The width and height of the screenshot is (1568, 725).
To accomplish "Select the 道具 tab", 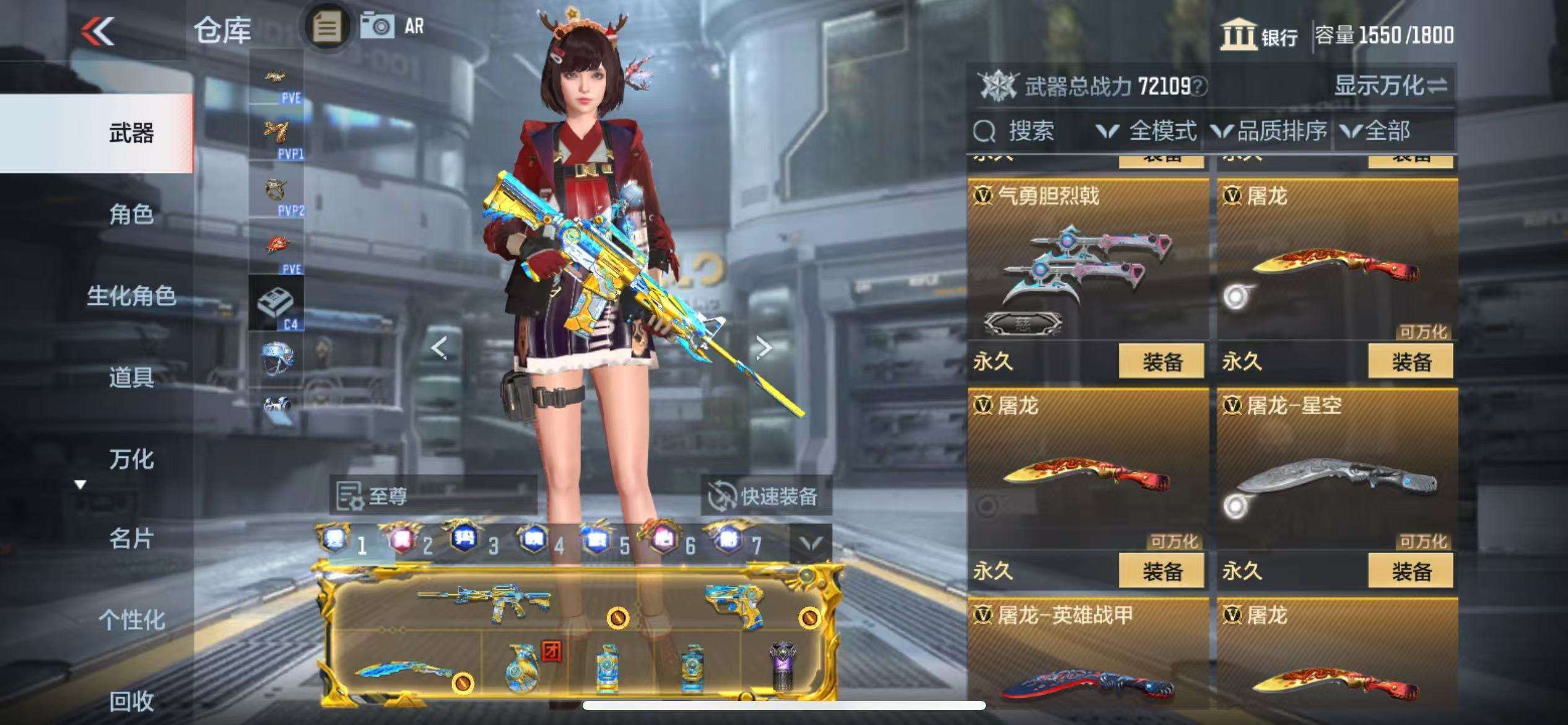I will (131, 377).
